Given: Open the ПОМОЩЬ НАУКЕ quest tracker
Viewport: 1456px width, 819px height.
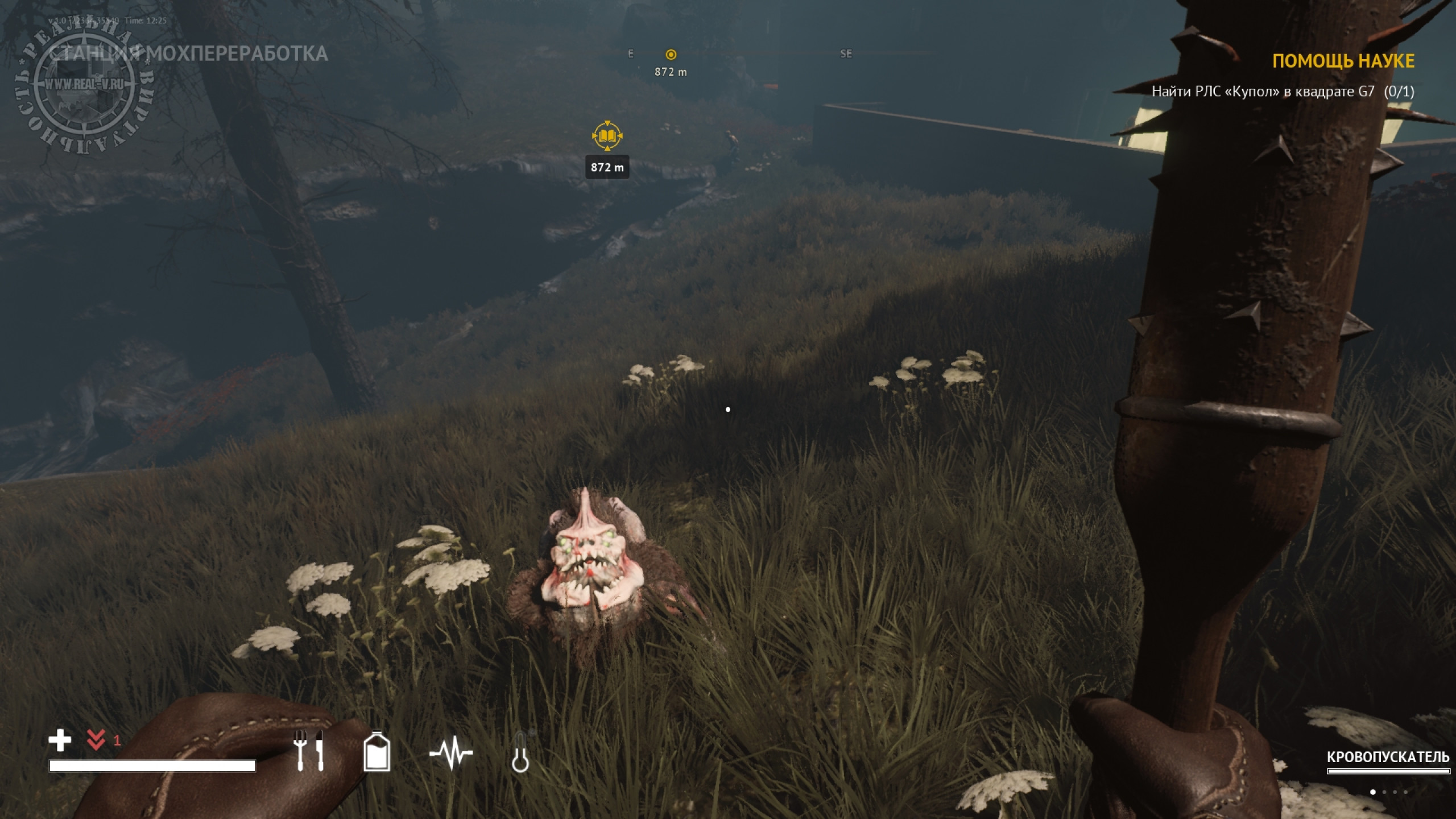Looking at the screenshot, I should [1343, 61].
